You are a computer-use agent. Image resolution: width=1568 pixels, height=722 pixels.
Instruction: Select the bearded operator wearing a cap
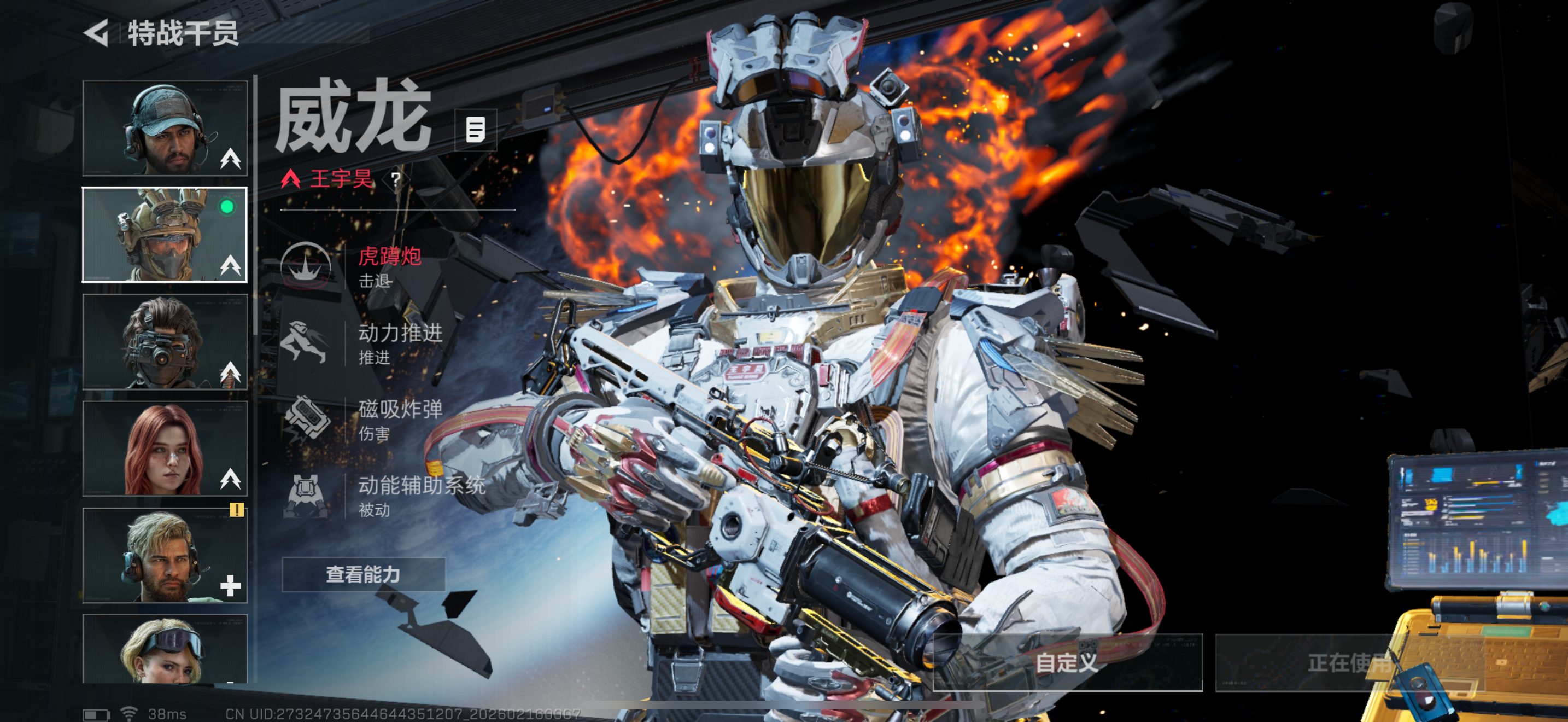pos(165,129)
